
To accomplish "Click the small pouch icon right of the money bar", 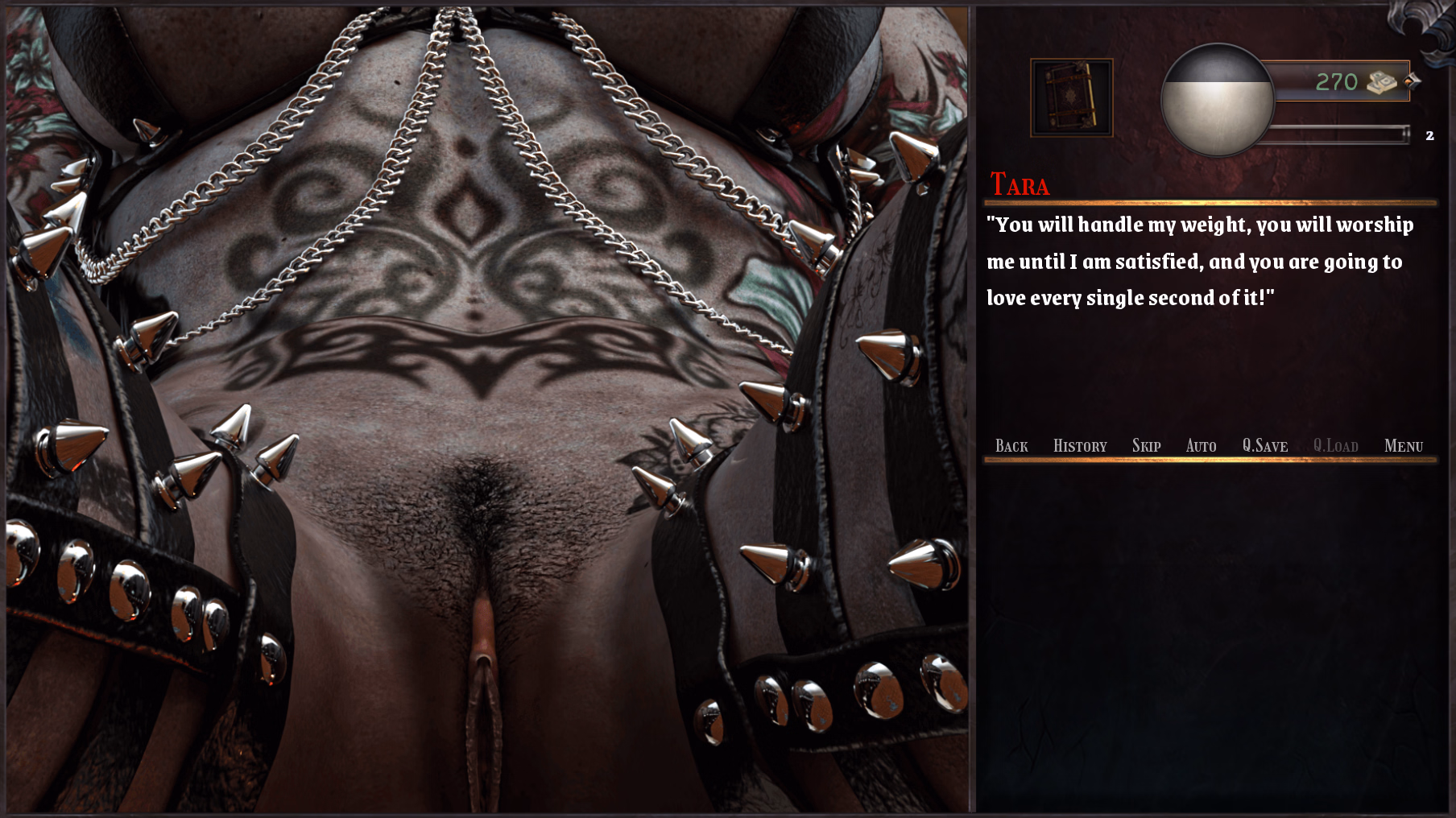I will pos(1412,80).
